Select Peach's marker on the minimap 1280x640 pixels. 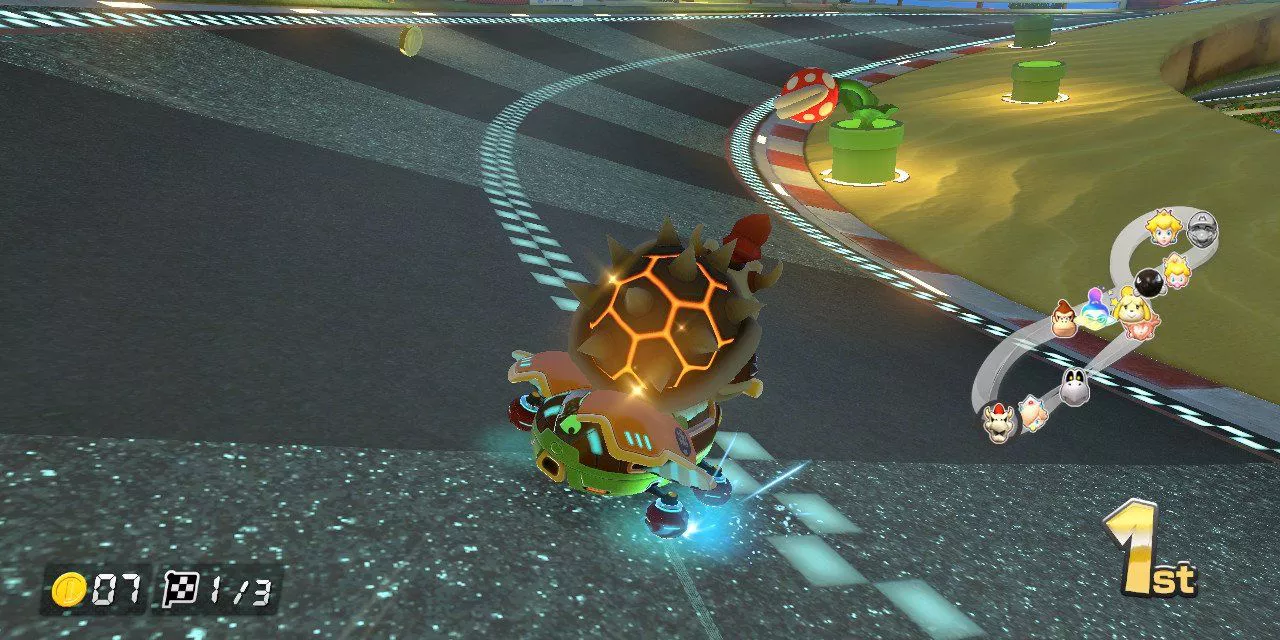tap(1163, 227)
